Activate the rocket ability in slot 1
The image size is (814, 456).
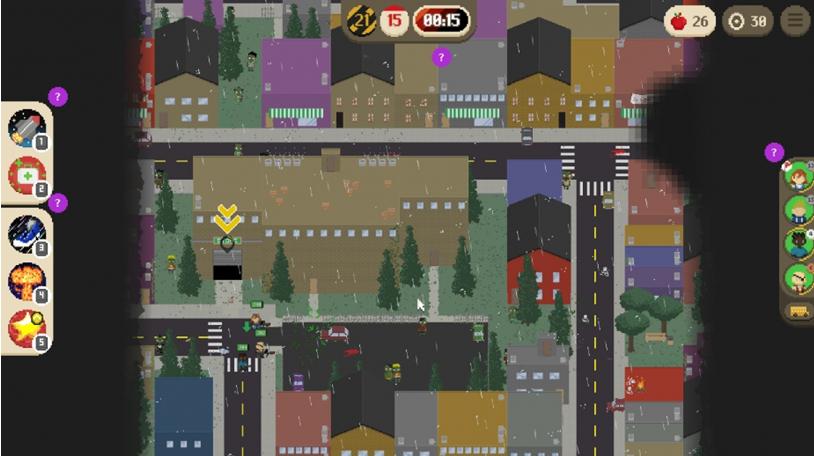tap(26, 128)
